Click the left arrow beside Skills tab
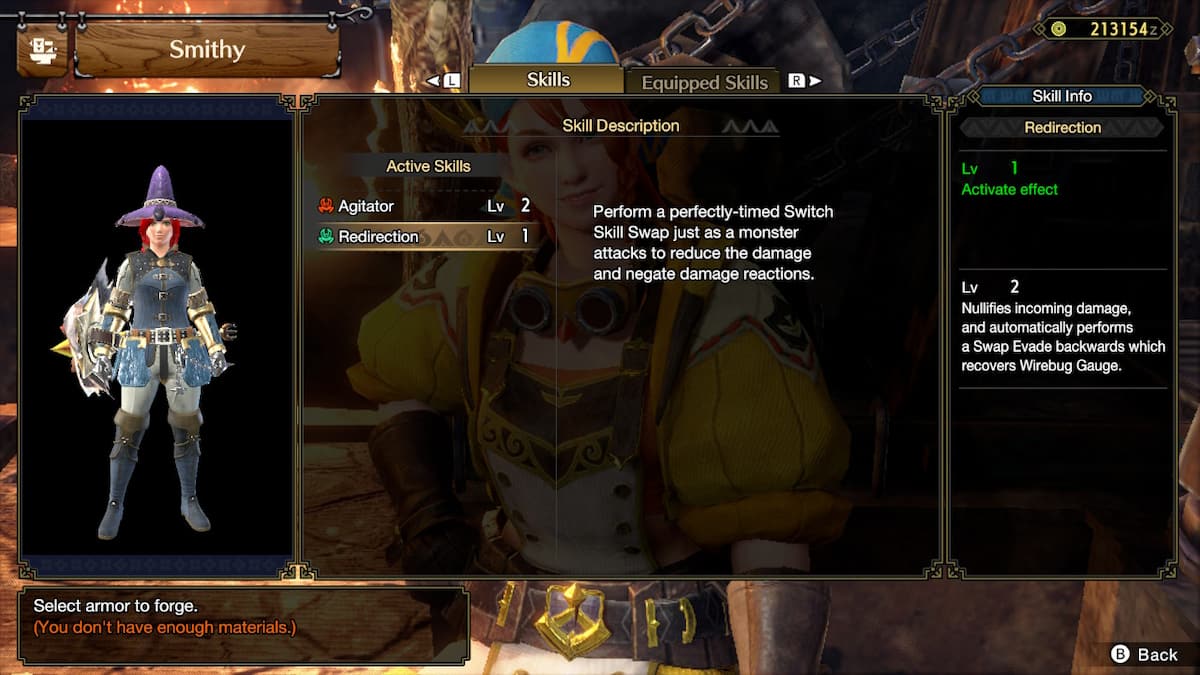The width and height of the screenshot is (1200, 675). (x=433, y=80)
